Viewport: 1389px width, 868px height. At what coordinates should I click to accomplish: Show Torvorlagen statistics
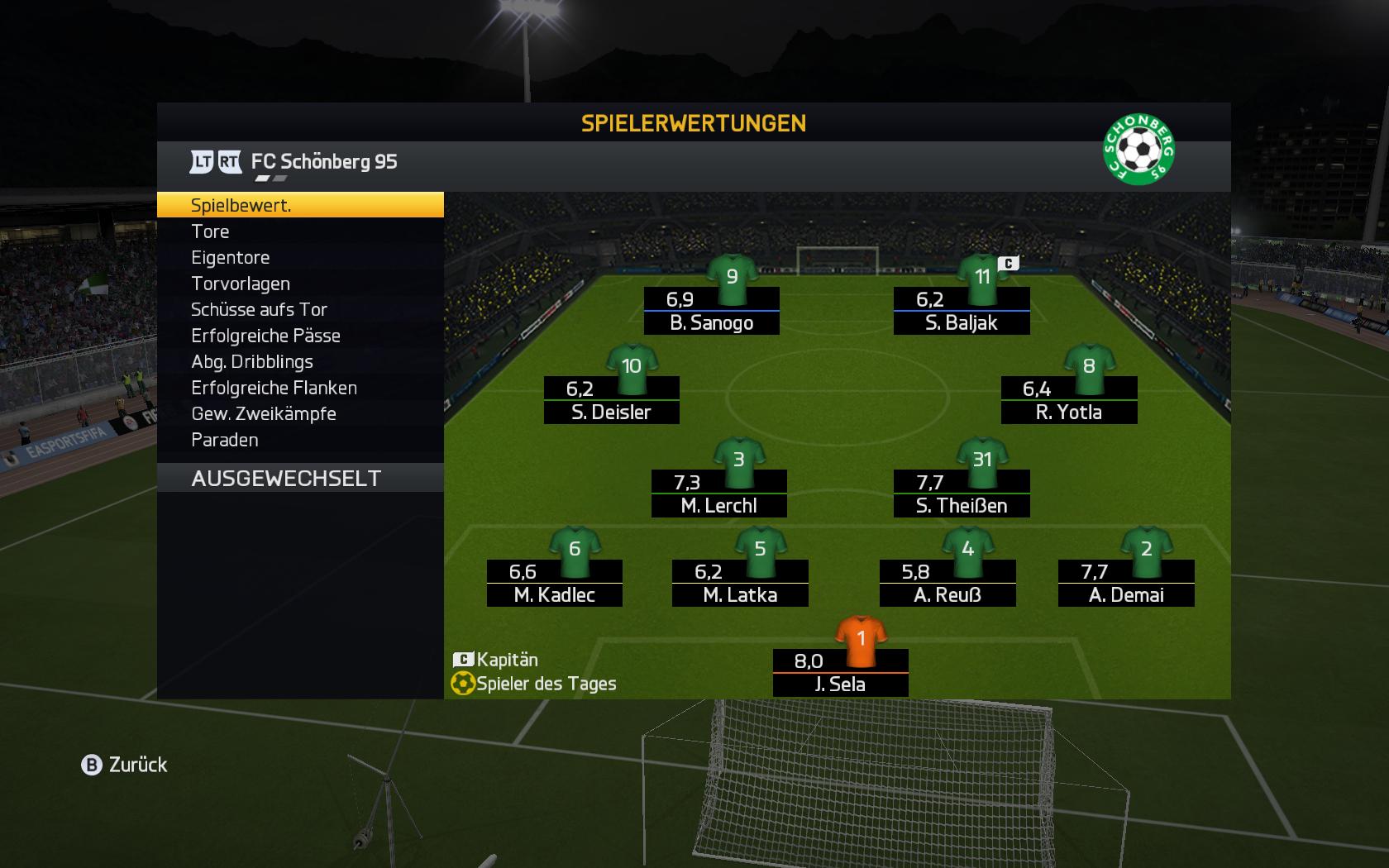point(299,284)
